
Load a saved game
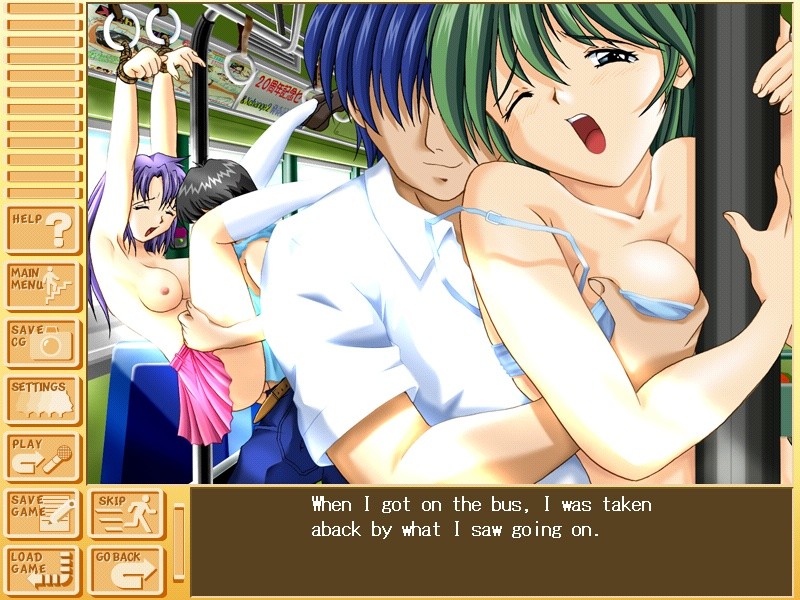tap(43, 571)
